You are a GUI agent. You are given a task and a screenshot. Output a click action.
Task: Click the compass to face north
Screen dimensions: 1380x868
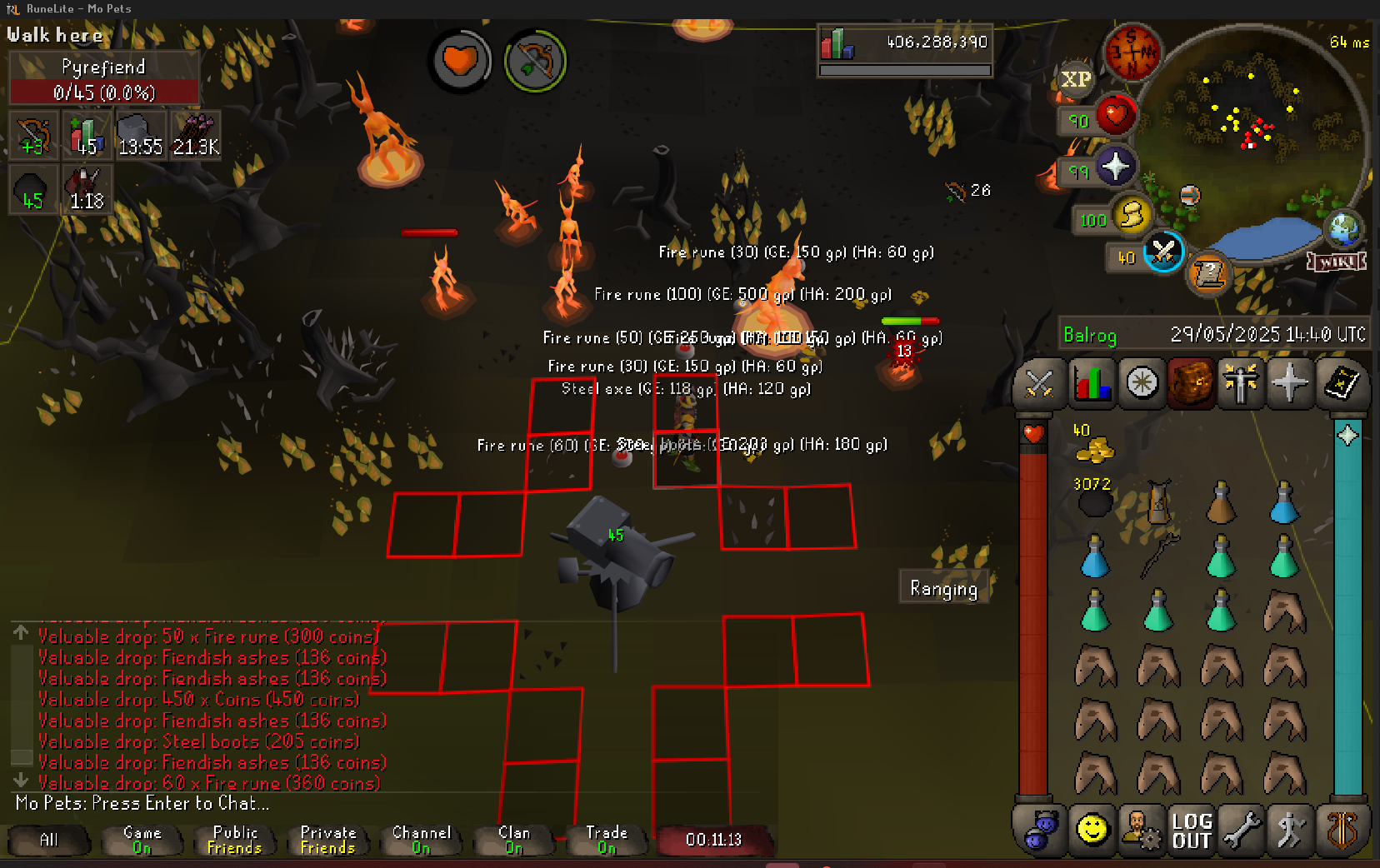(1132, 52)
